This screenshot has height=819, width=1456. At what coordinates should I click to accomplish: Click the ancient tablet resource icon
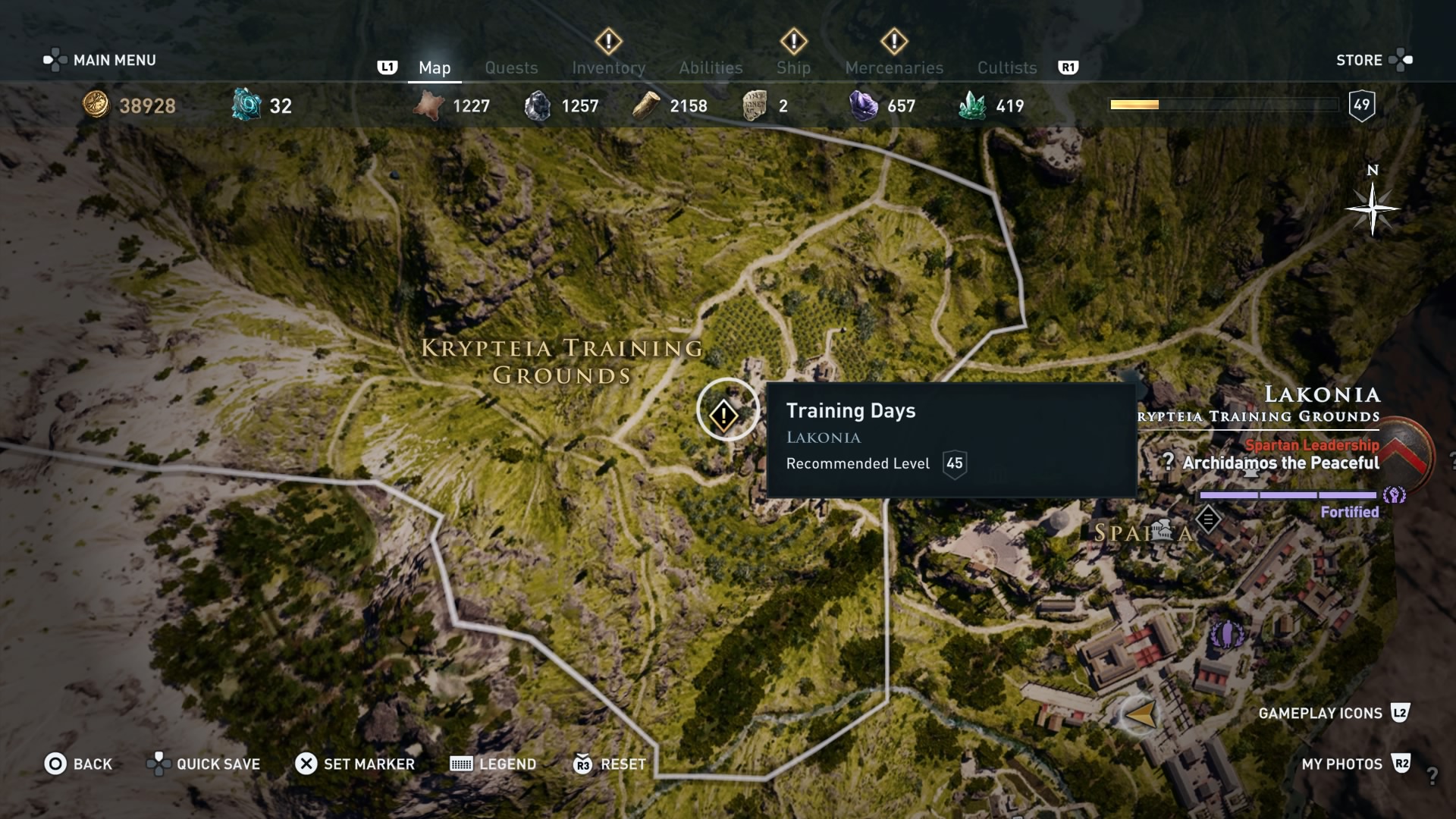click(755, 105)
